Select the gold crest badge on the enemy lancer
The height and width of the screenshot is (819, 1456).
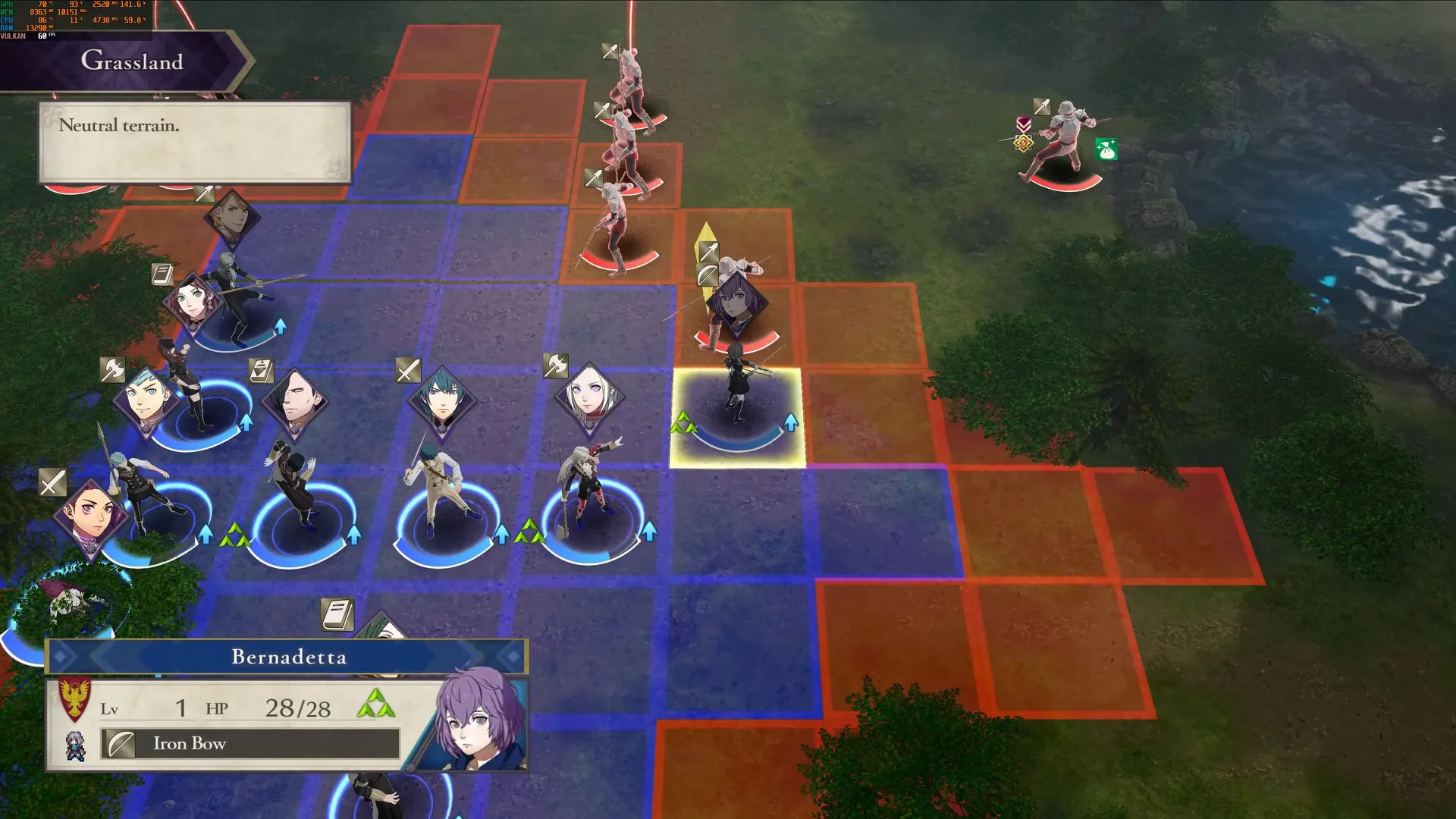1024,144
